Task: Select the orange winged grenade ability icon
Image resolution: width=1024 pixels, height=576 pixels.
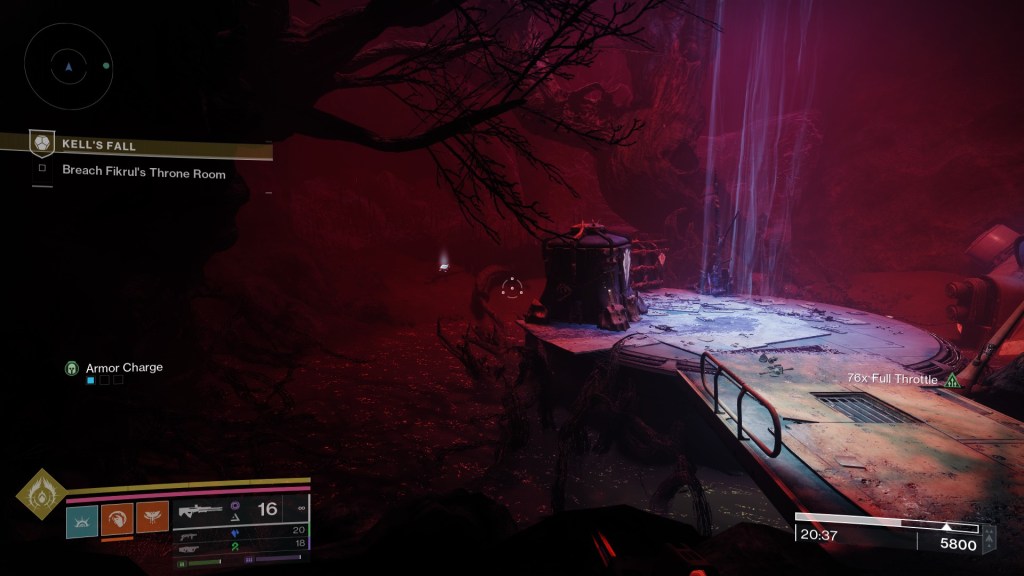Action: pyautogui.click(x=152, y=519)
